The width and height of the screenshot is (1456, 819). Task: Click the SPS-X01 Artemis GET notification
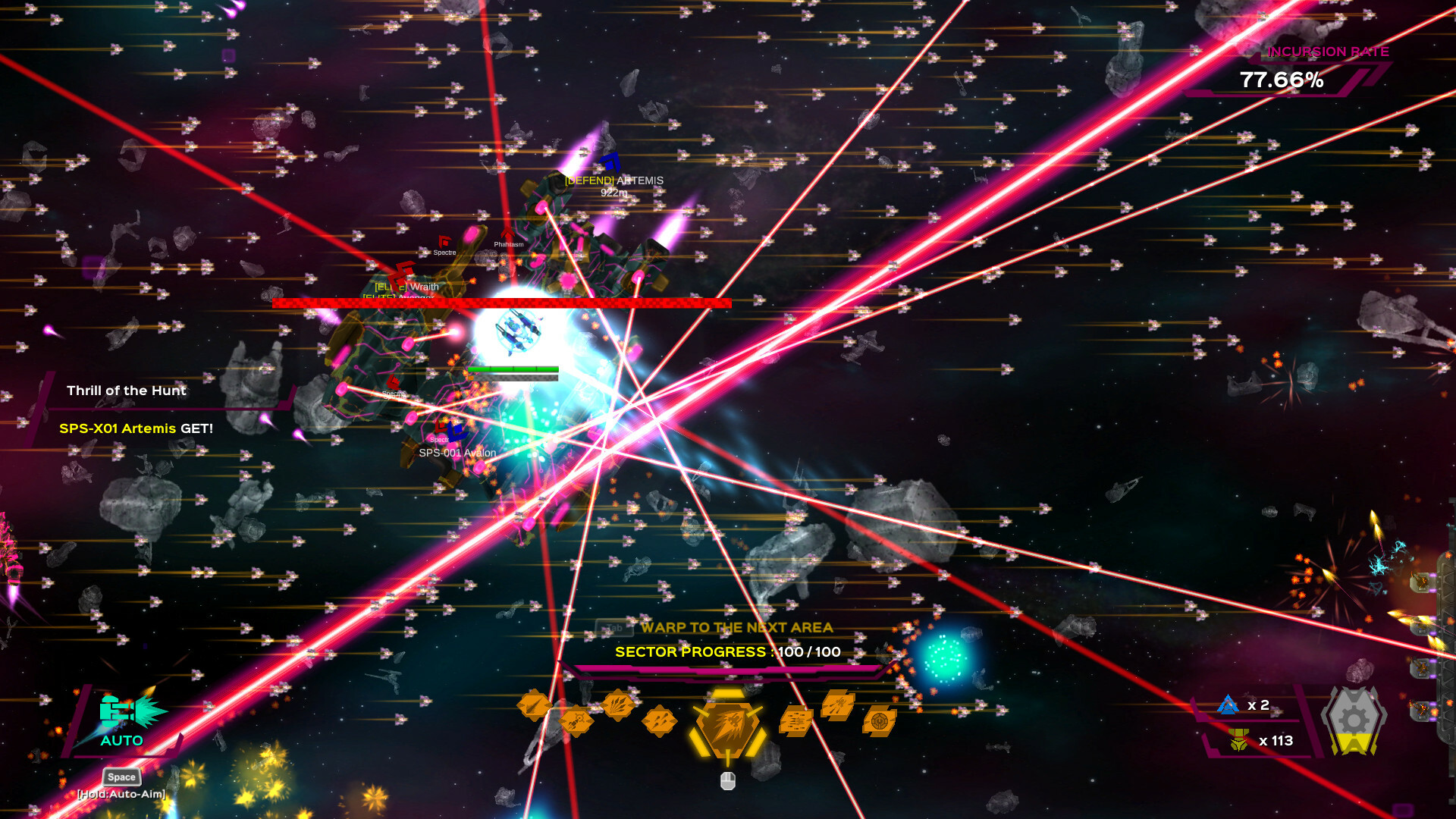(135, 428)
